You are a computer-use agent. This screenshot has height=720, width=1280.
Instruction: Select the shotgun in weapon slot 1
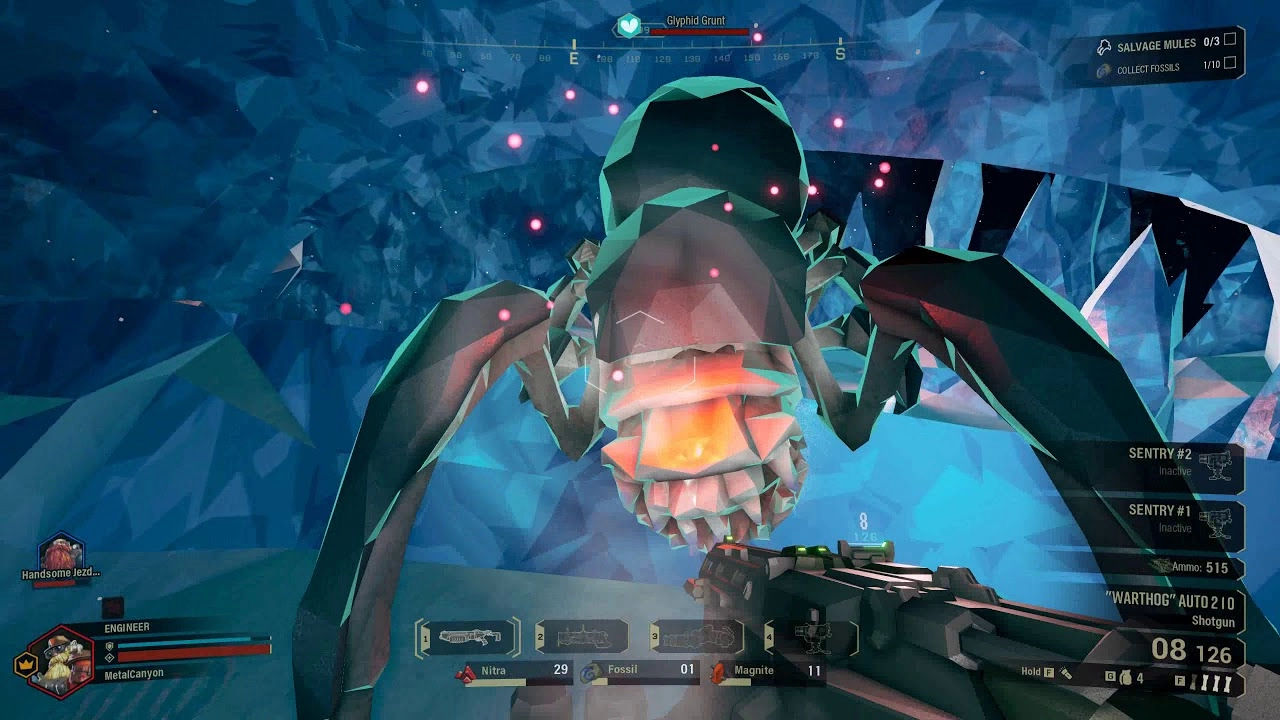468,636
